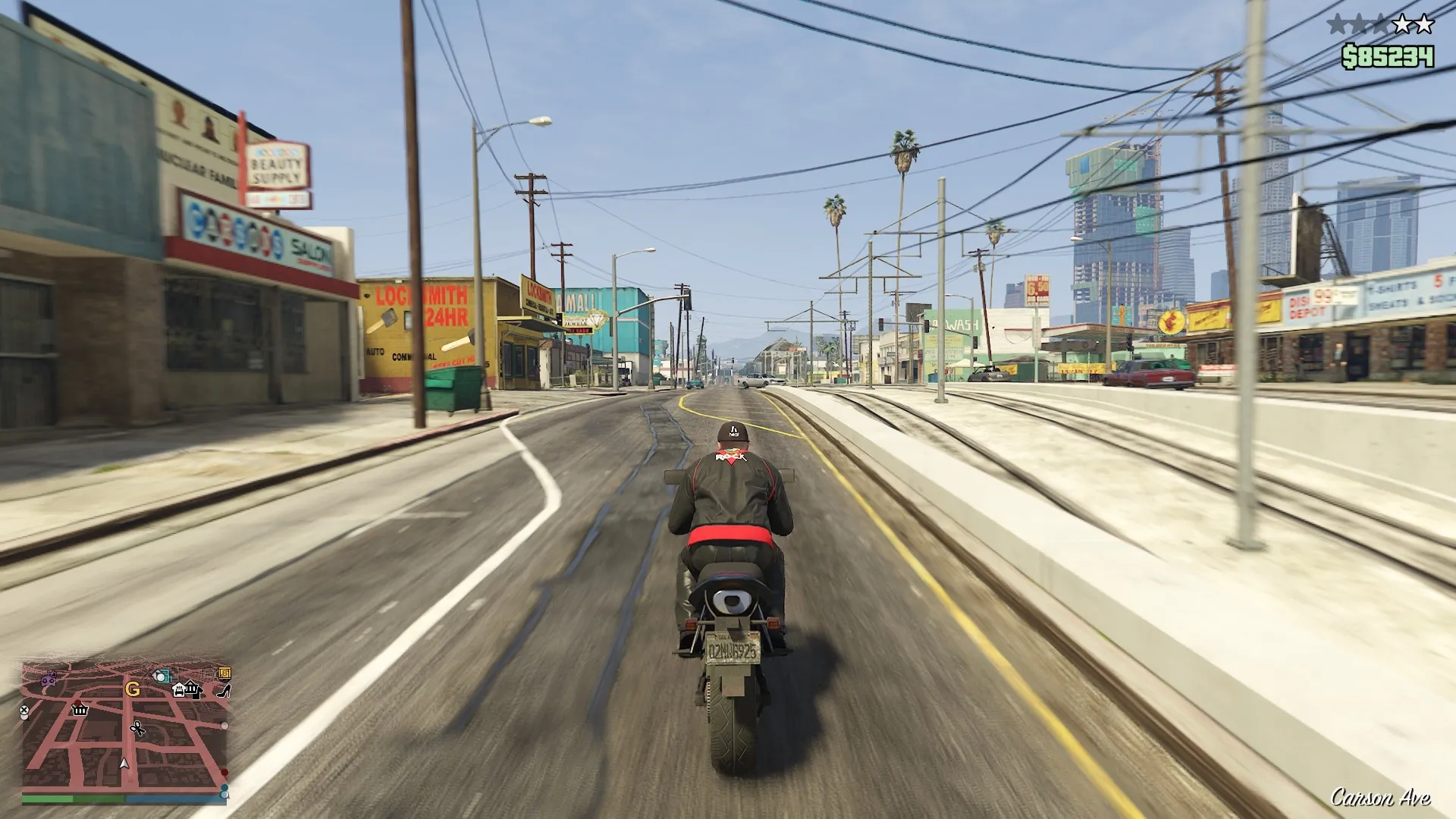Toggle the third wanted level star
The height and width of the screenshot is (819, 1456).
click(1380, 24)
